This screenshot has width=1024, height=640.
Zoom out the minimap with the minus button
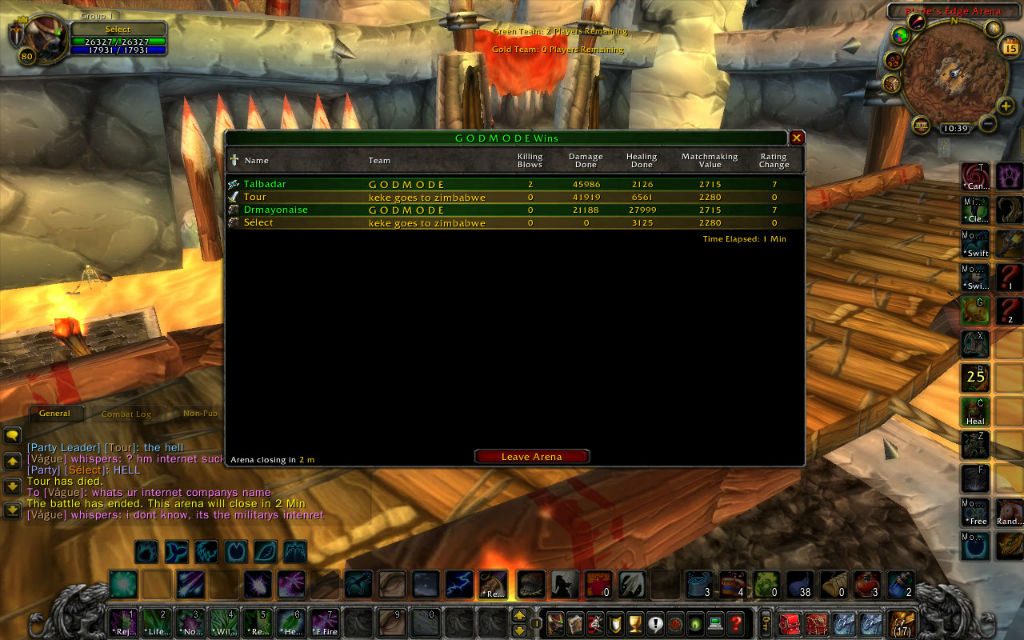point(987,124)
